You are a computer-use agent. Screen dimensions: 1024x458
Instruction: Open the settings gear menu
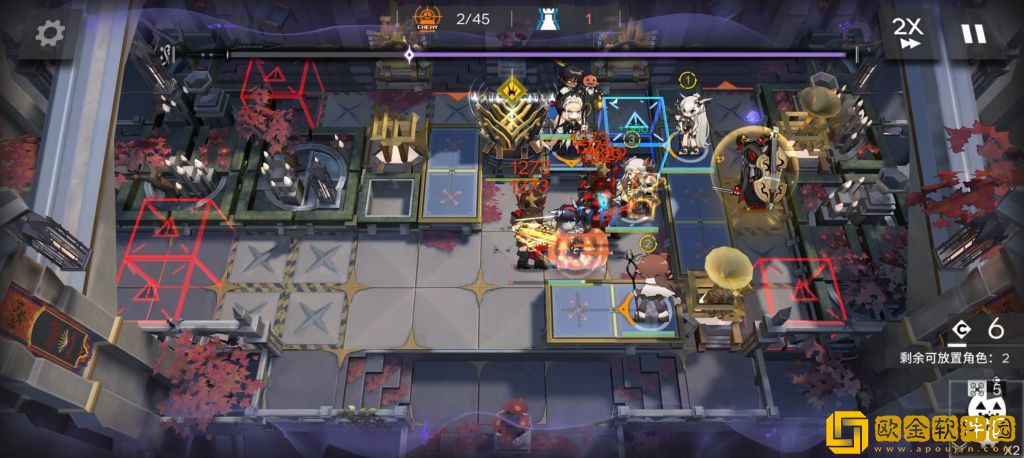pos(49,33)
